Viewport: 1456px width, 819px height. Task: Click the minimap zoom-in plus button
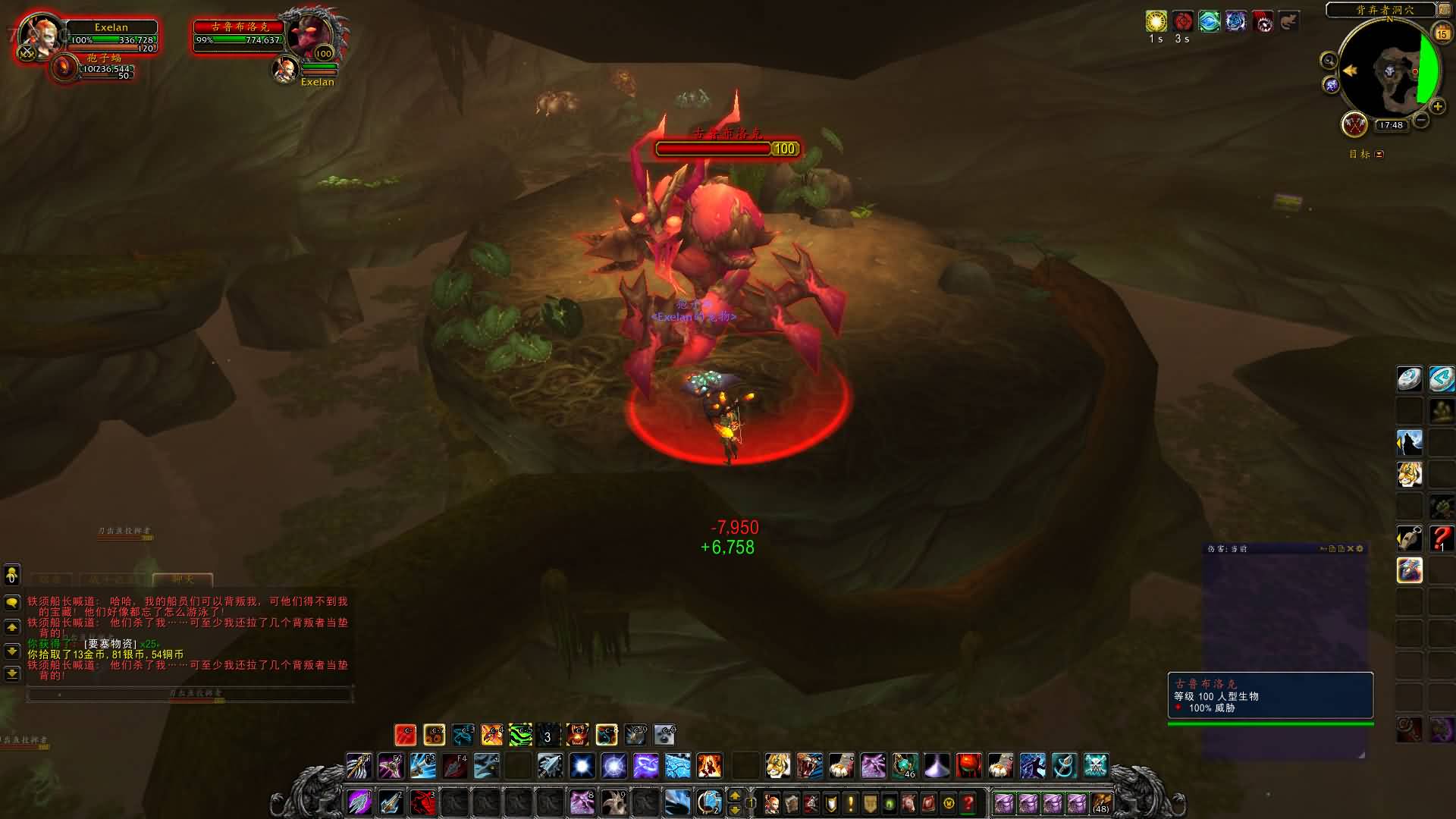click(x=1437, y=107)
